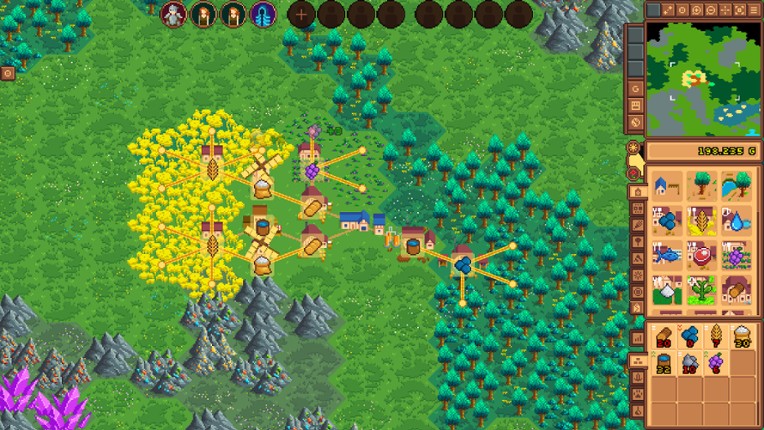
Task: Select the blue squid creature portrait
Action: (x=263, y=14)
